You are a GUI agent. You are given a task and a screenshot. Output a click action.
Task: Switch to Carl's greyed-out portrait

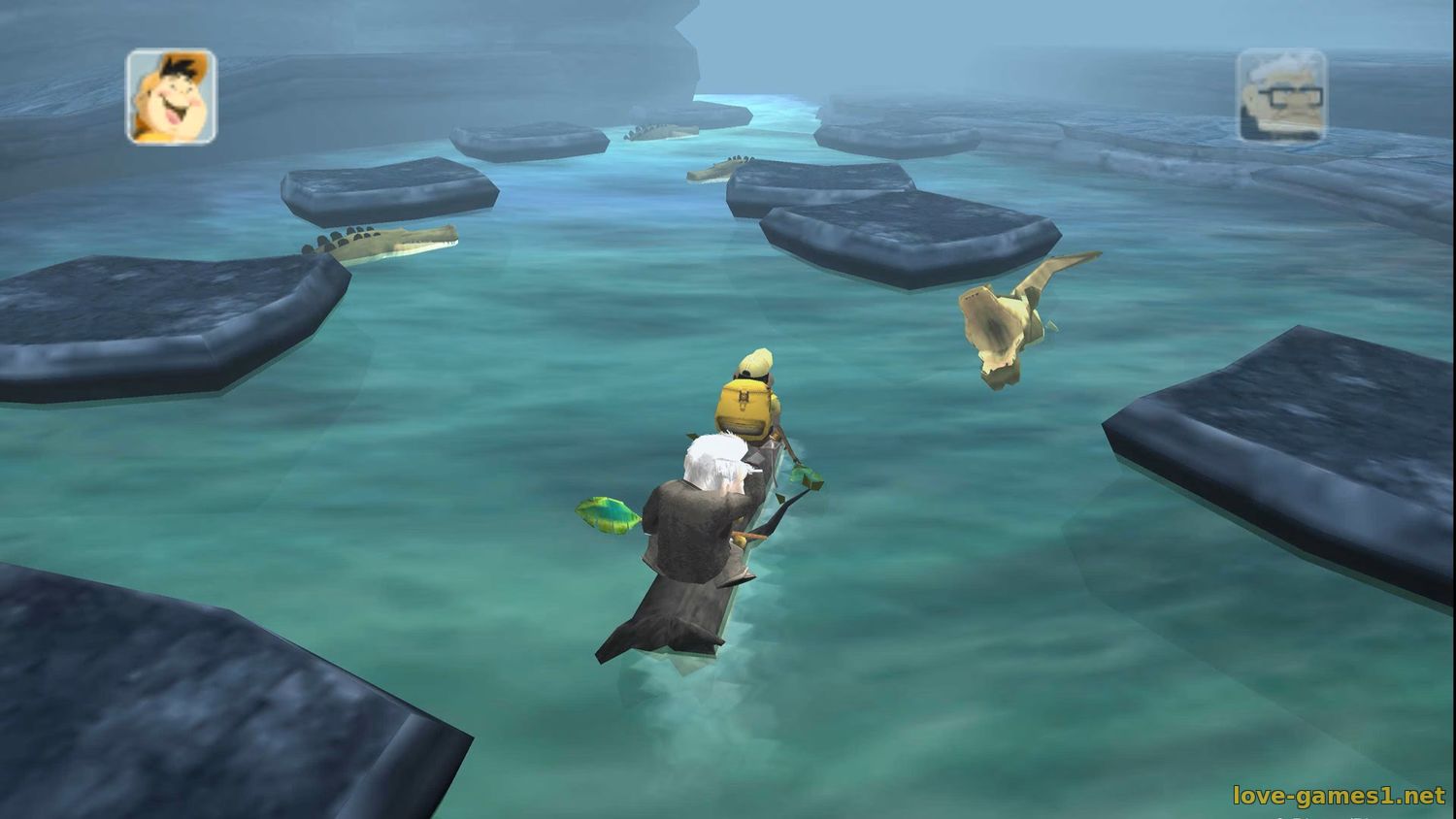click(x=1281, y=96)
